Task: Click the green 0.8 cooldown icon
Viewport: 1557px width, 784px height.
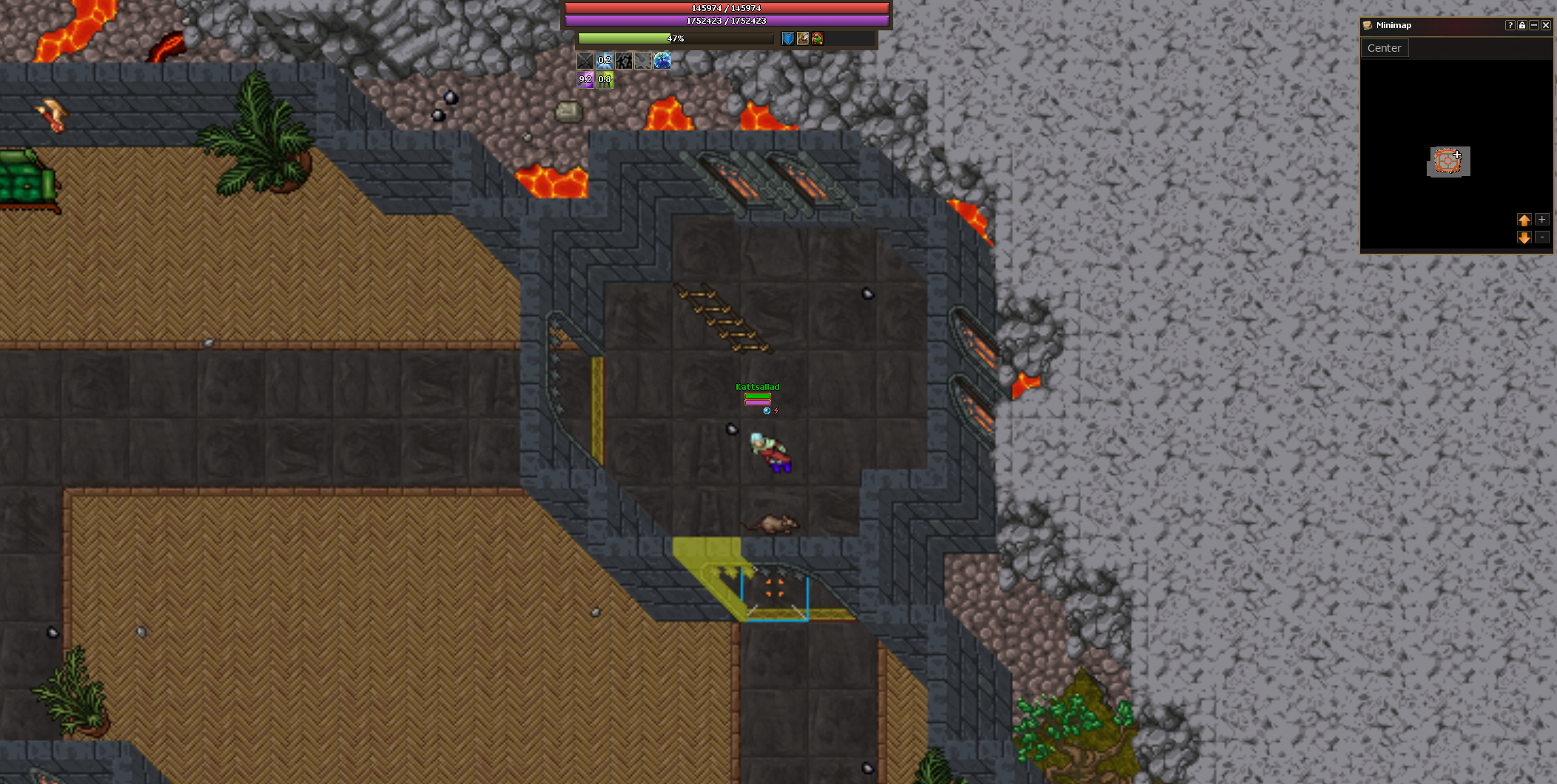Action: click(605, 80)
